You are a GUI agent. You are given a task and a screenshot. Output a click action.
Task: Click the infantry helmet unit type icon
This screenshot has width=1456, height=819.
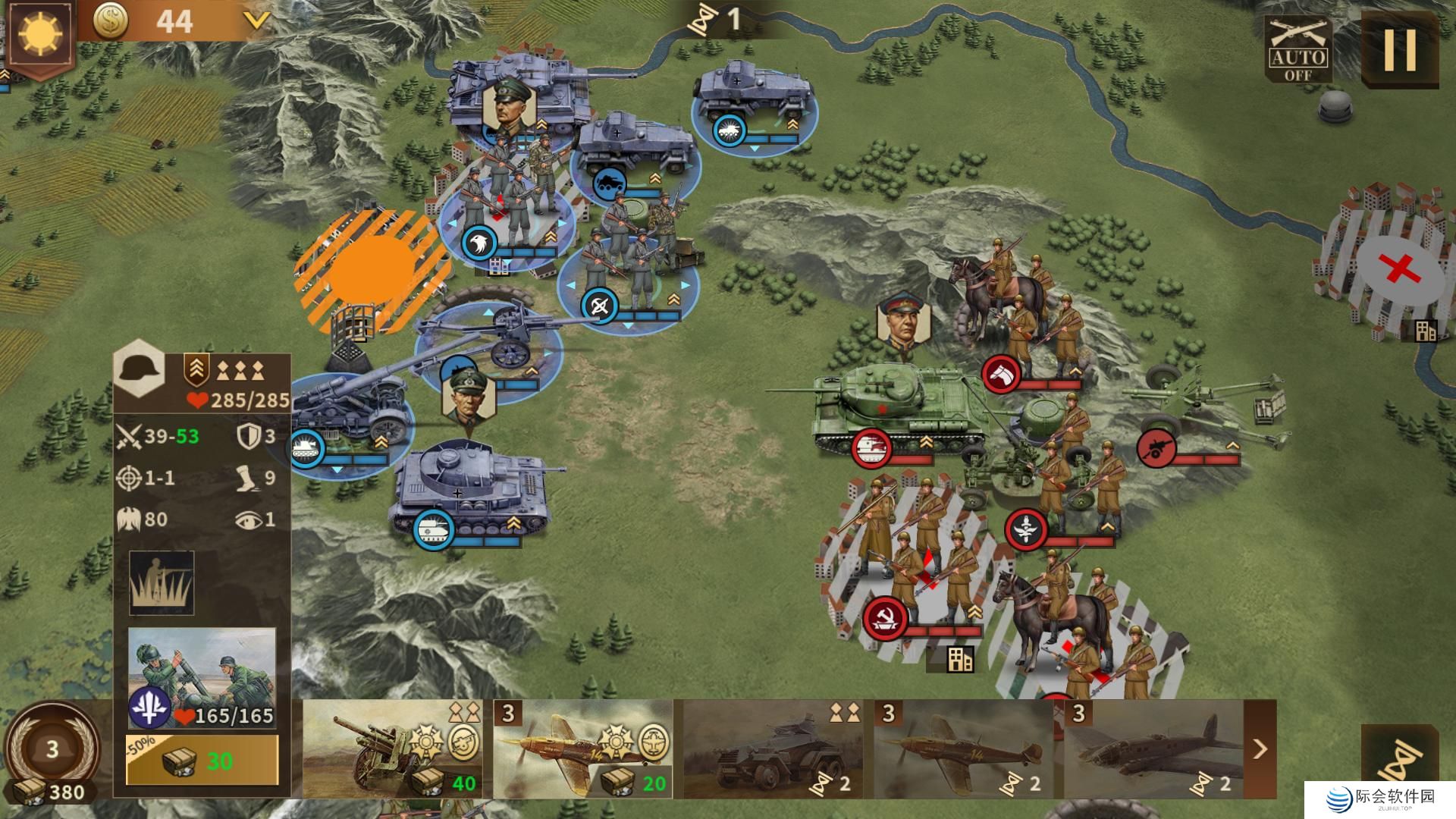140,369
